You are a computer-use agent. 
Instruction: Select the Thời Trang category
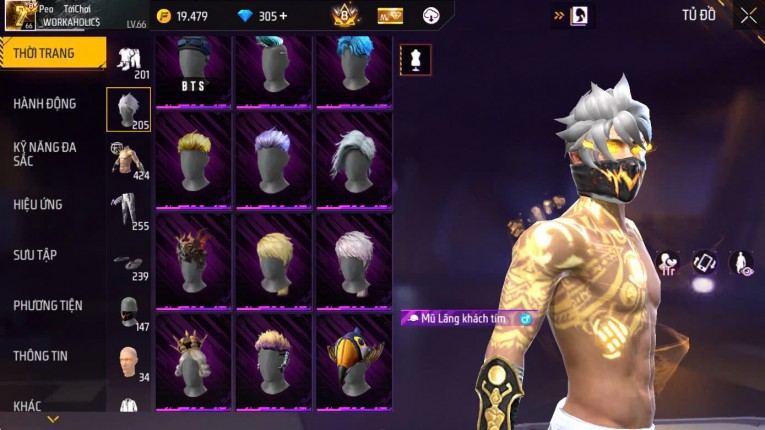[x=52, y=53]
